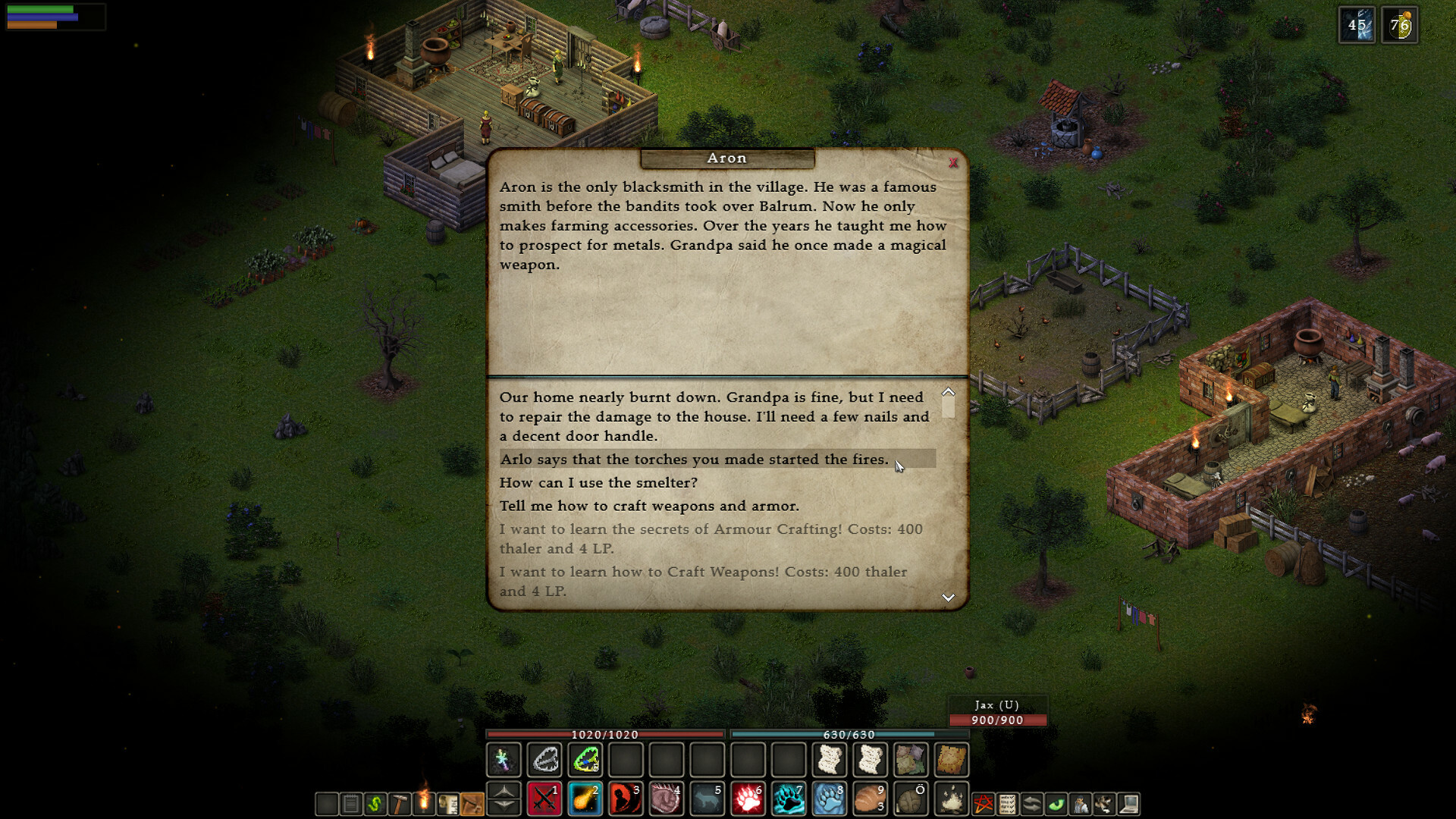Open the journal notebook icon on bottom toolbar
The image size is (1456, 819).
(351, 802)
